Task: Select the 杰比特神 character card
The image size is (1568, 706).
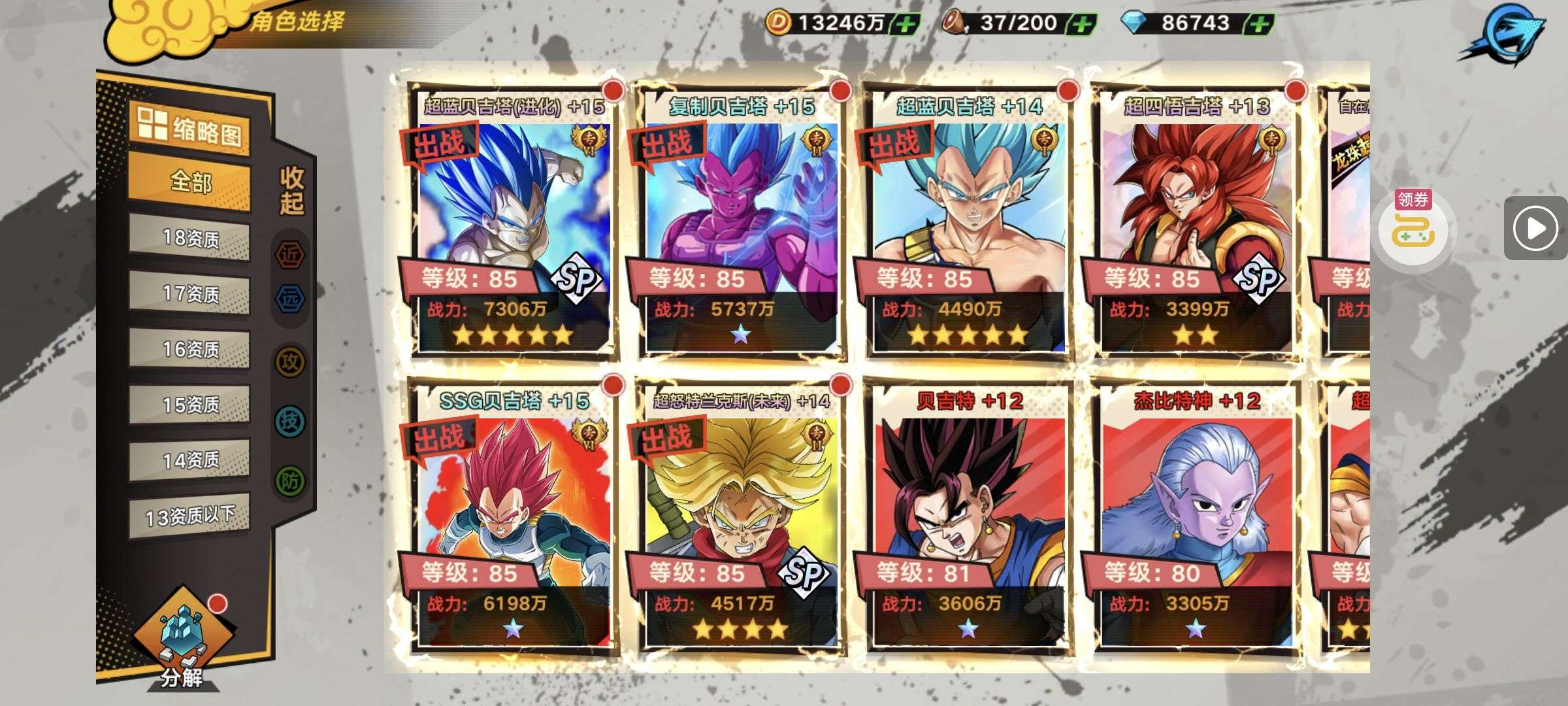Action: click(x=1196, y=516)
